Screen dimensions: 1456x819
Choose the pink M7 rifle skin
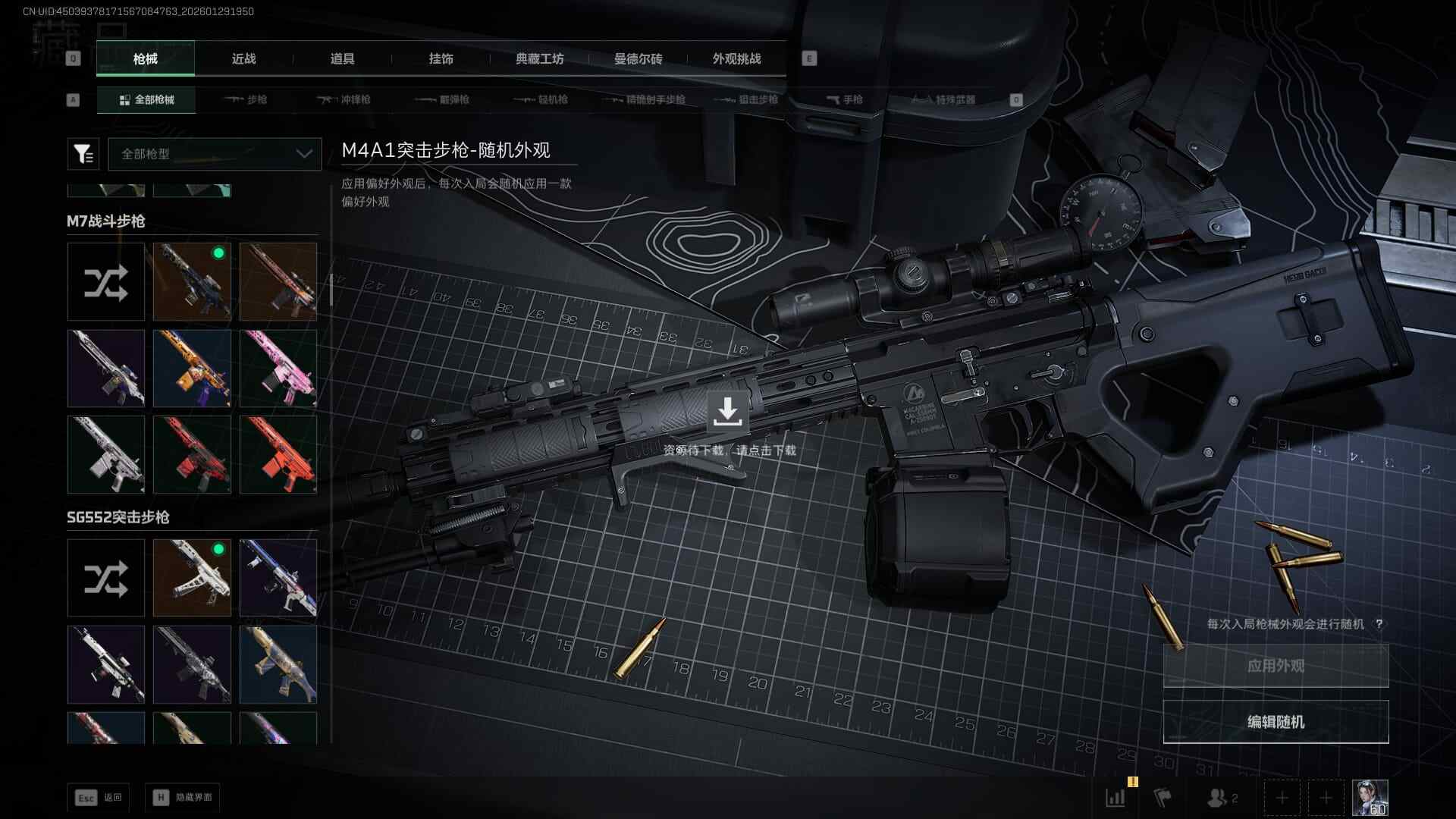278,369
